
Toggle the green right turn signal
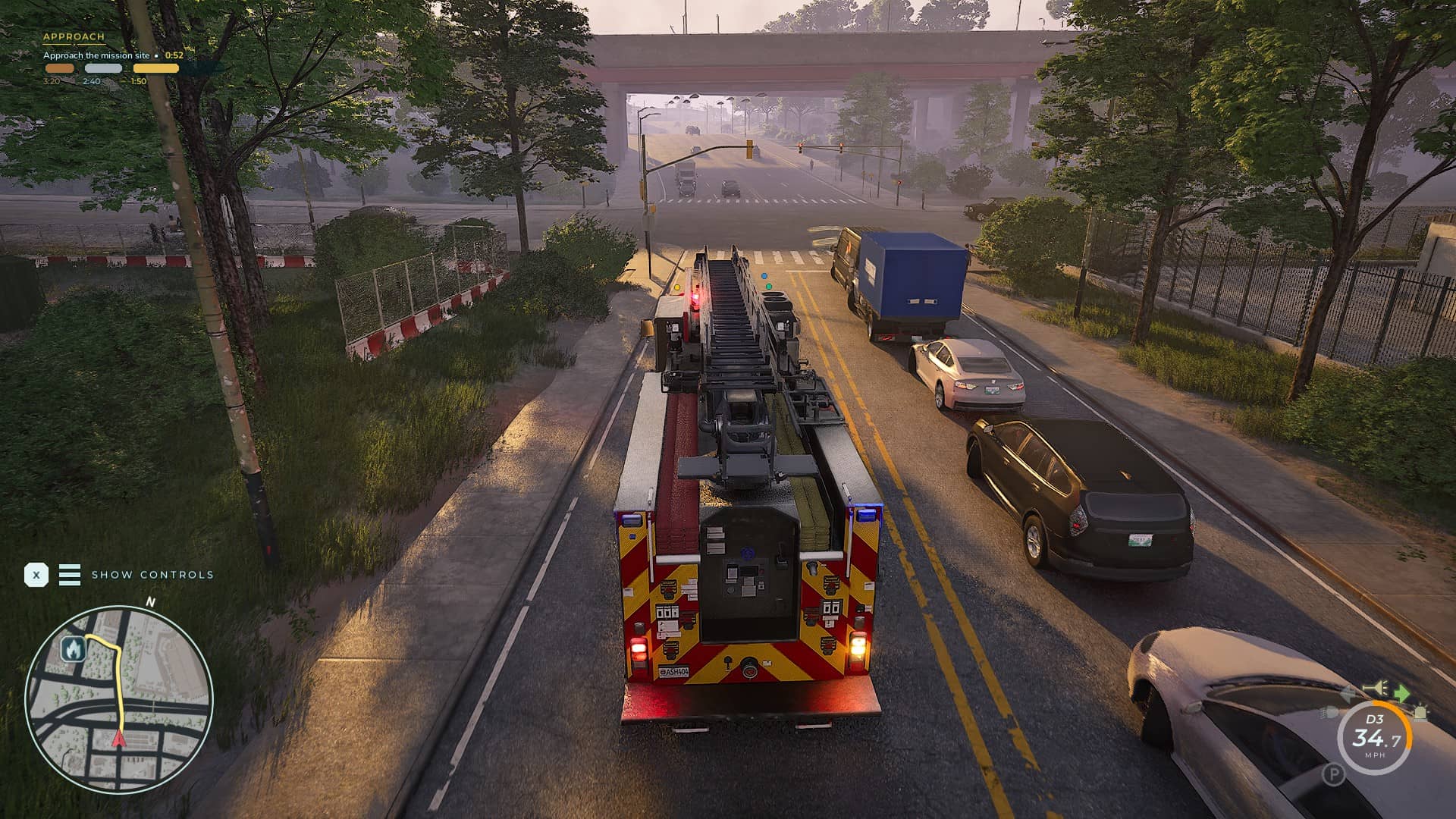(1401, 692)
